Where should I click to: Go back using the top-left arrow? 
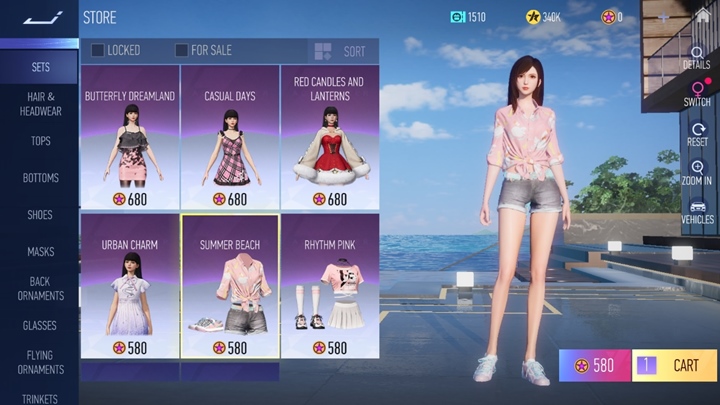pyautogui.click(x=42, y=17)
